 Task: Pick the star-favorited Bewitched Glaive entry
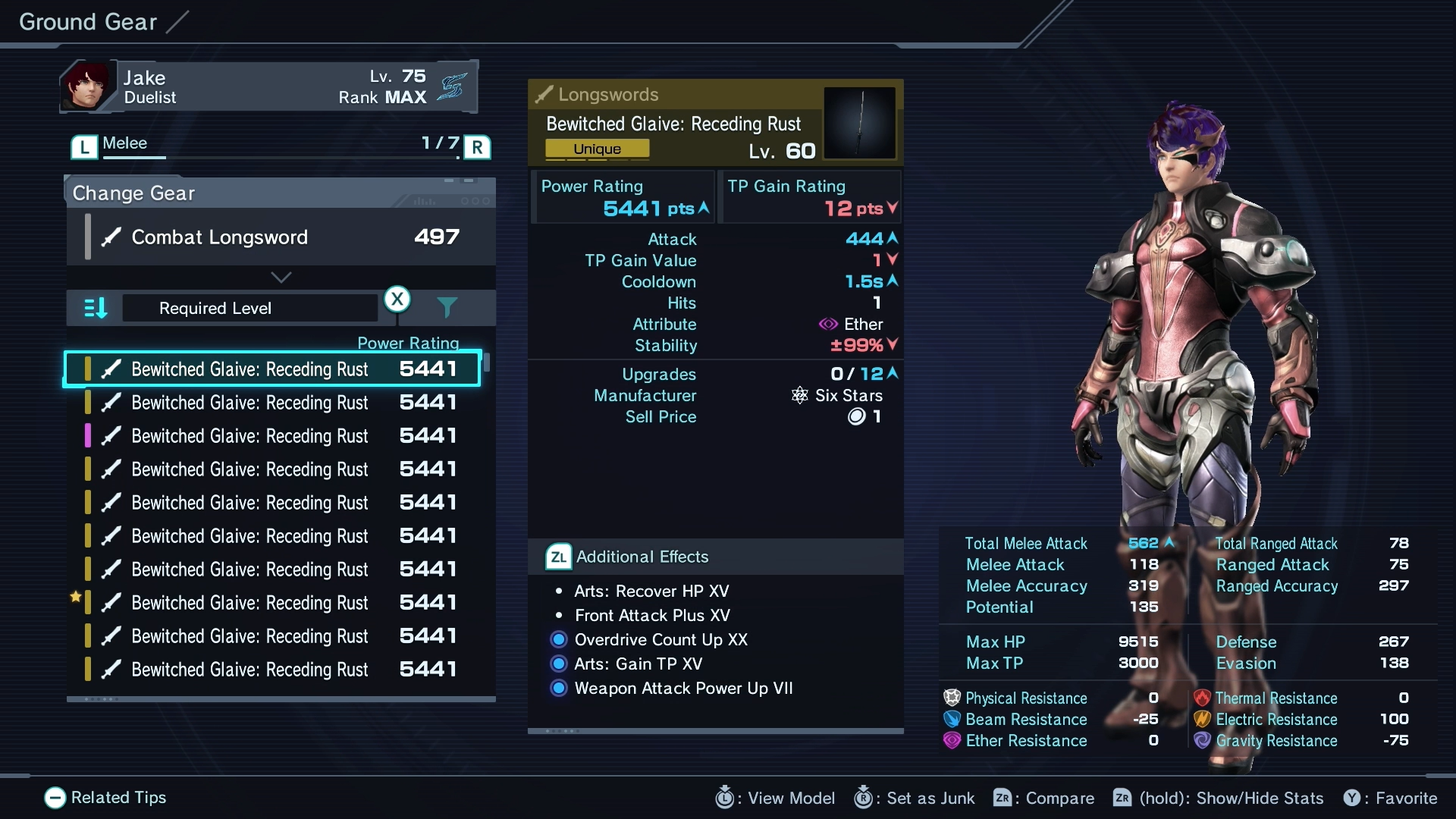click(x=272, y=603)
